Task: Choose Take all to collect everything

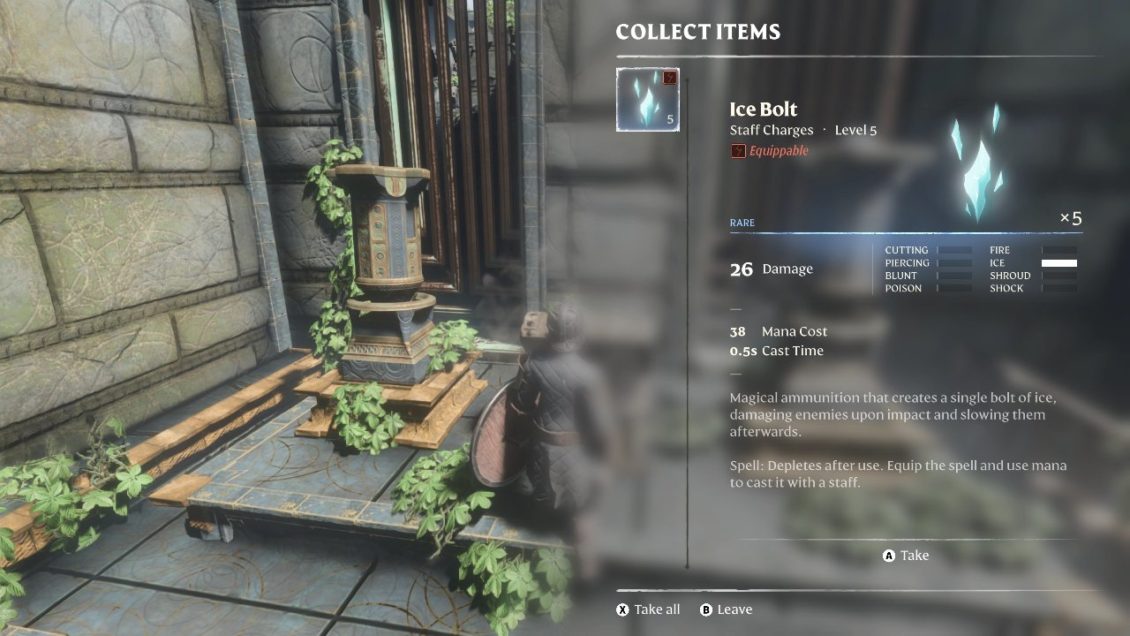Action: [x=648, y=610]
